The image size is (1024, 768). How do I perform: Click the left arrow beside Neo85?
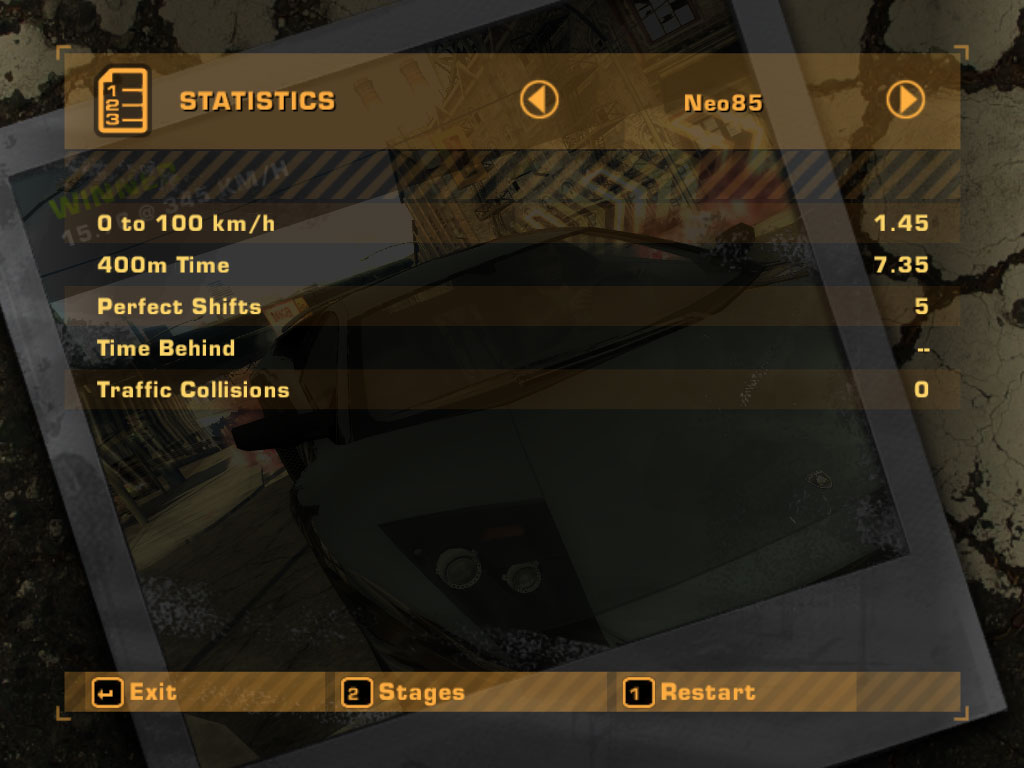click(539, 101)
